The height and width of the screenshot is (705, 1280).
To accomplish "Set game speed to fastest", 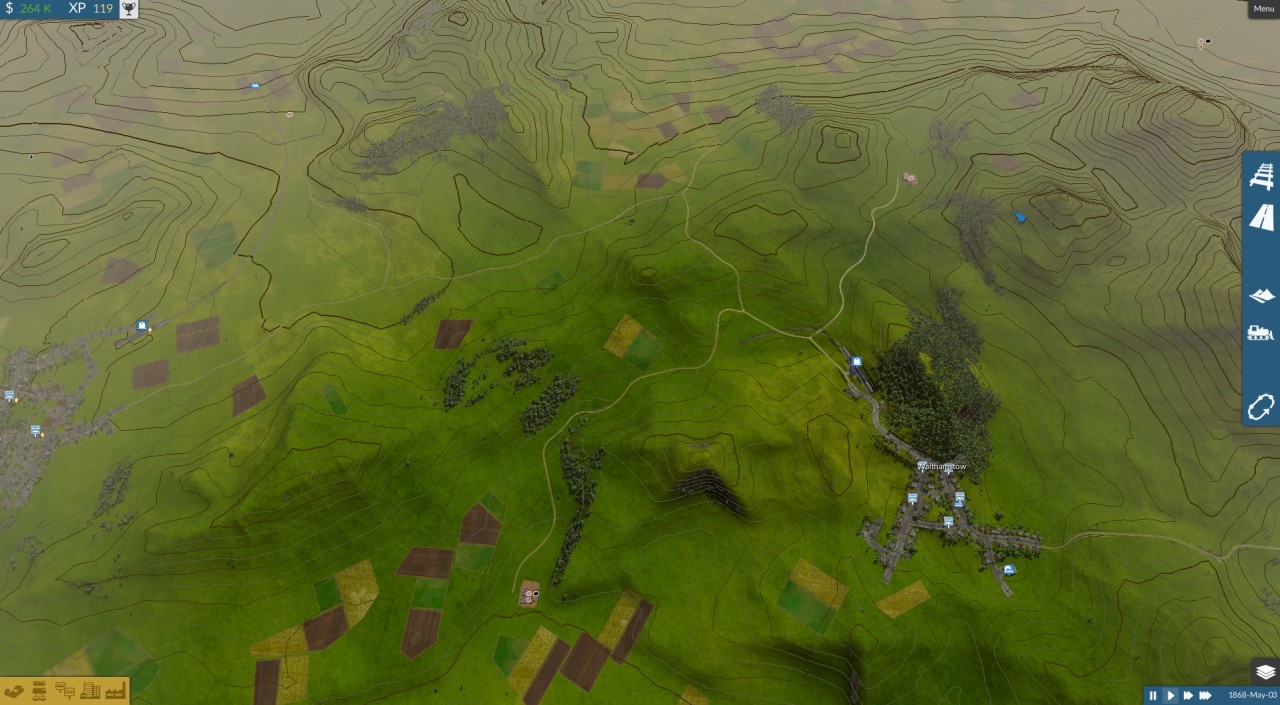I will click(1206, 695).
